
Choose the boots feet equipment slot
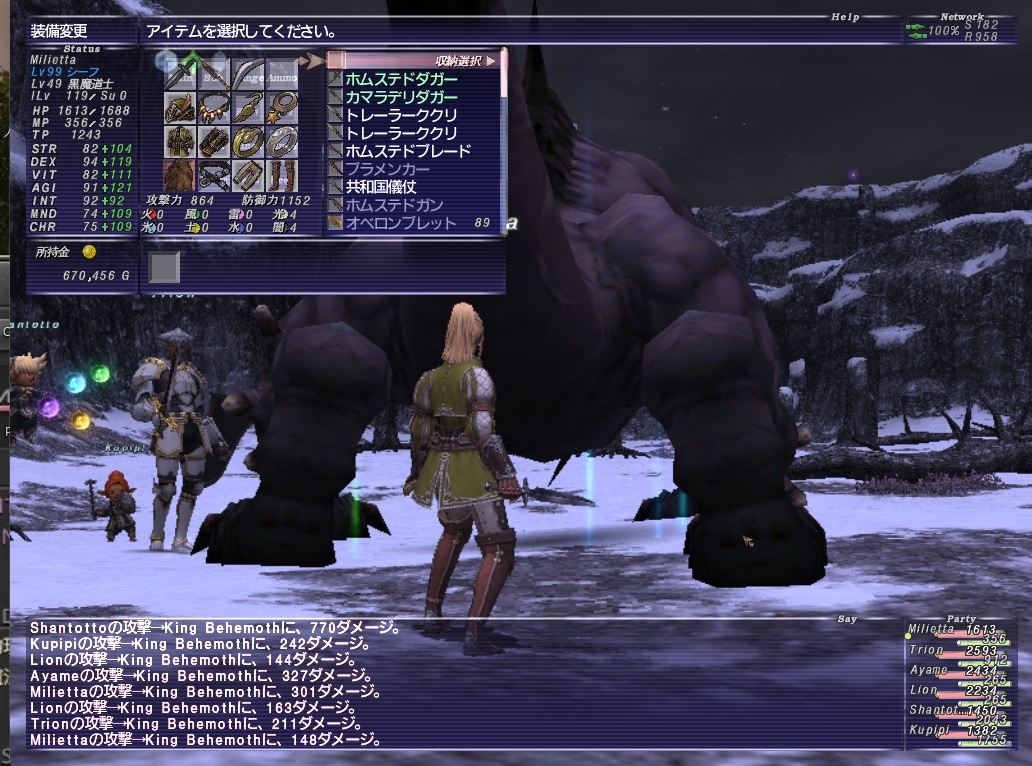coord(282,176)
